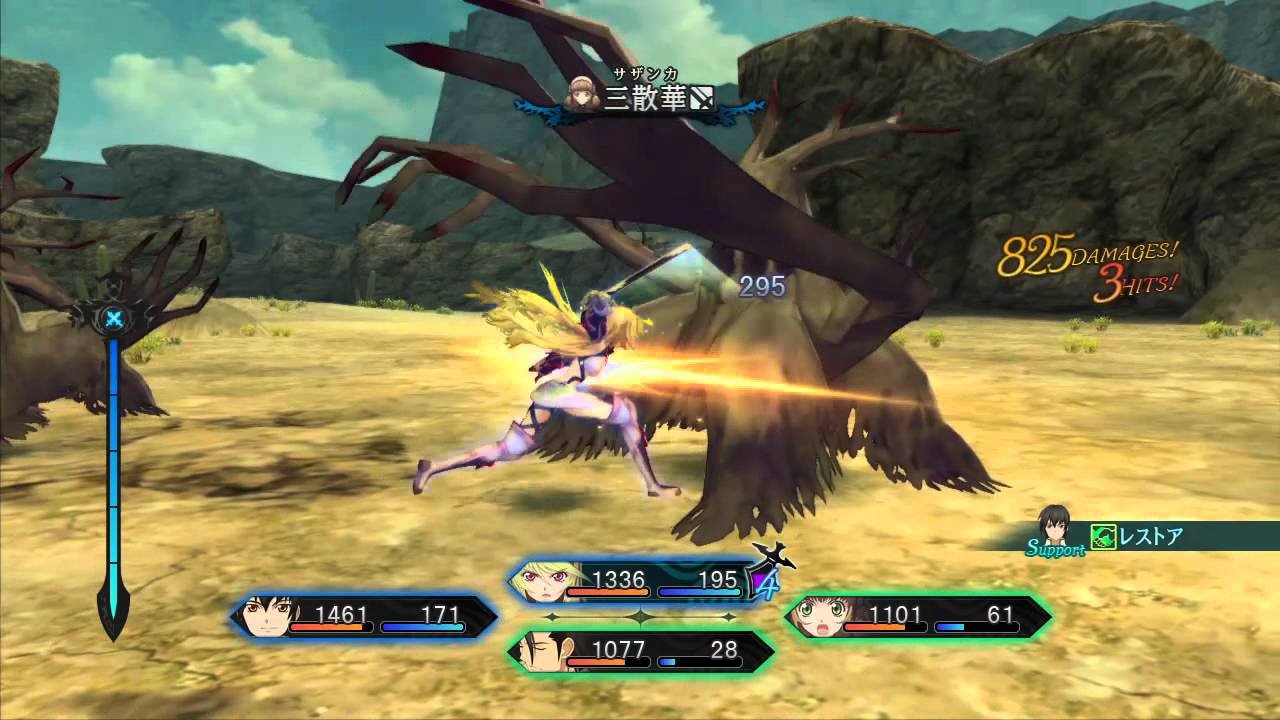The image size is (1280, 720).
Task: Pick the party panel showing 1077 HP
Action: (640, 652)
